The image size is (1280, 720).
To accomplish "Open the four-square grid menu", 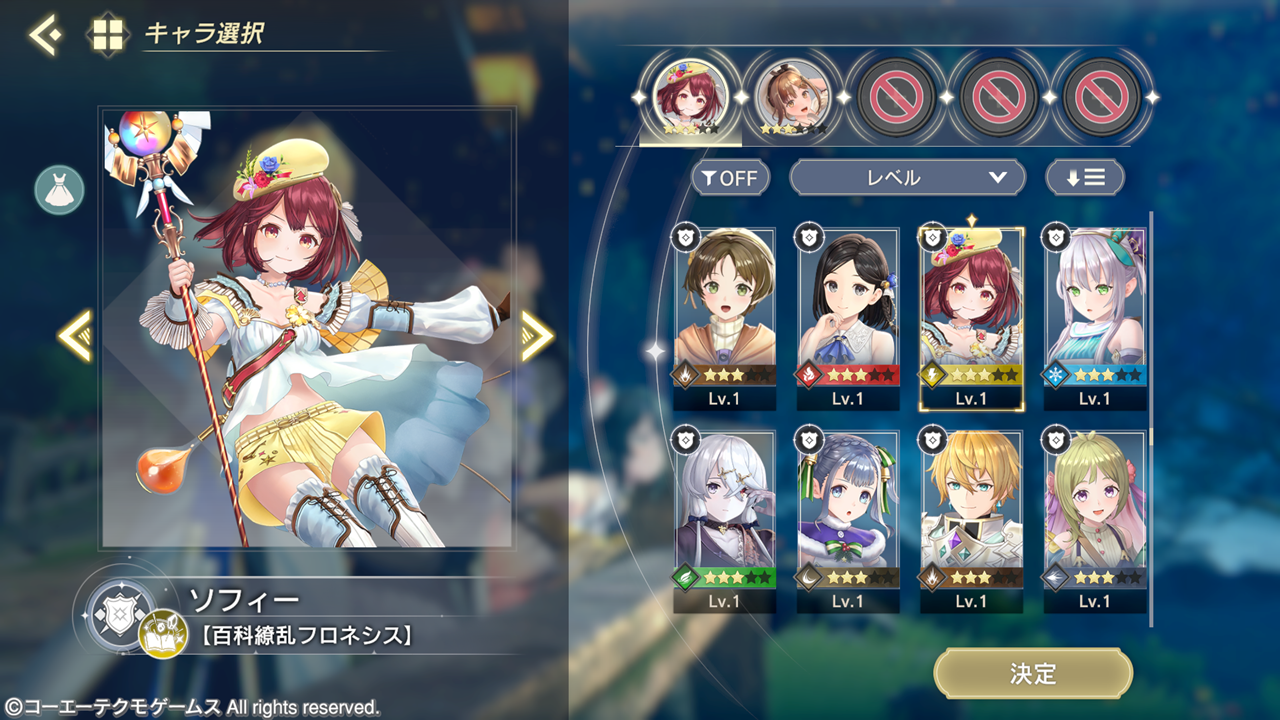I will pos(108,35).
